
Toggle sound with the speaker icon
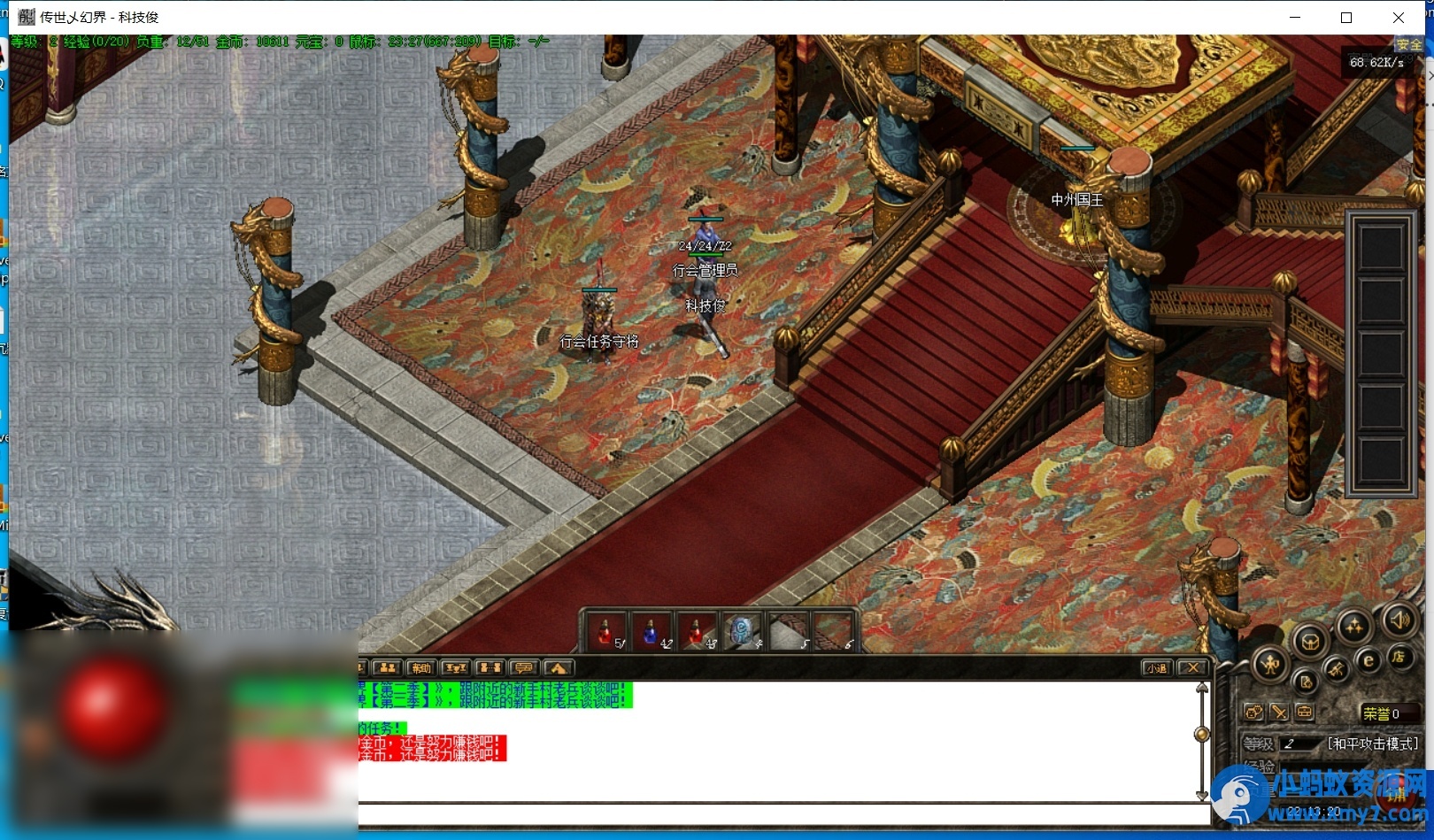[x=1399, y=620]
